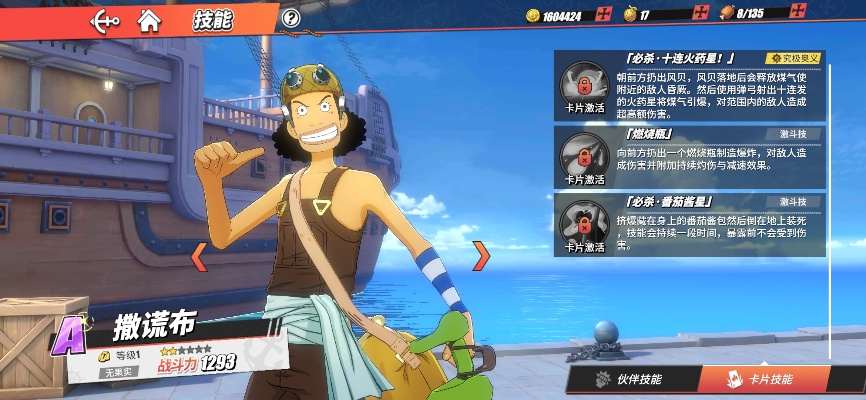Screen dimensions: 866x400
Task: Go back using the anchor arrow icon
Action: pyautogui.click(x=105, y=19)
